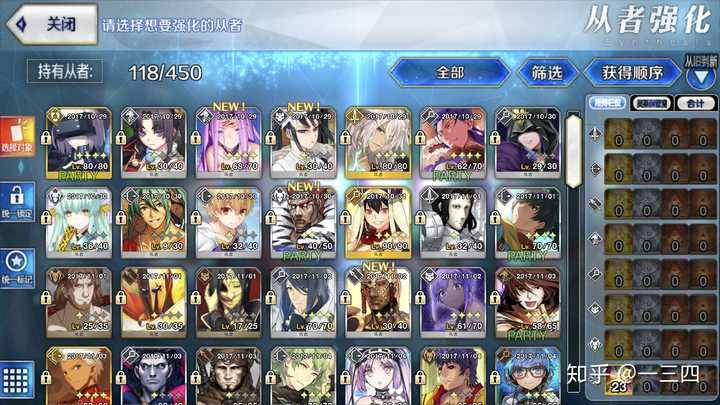The image size is (720, 405).
Task: Toggle sort direction arrow button
Action: click(x=701, y=78)
